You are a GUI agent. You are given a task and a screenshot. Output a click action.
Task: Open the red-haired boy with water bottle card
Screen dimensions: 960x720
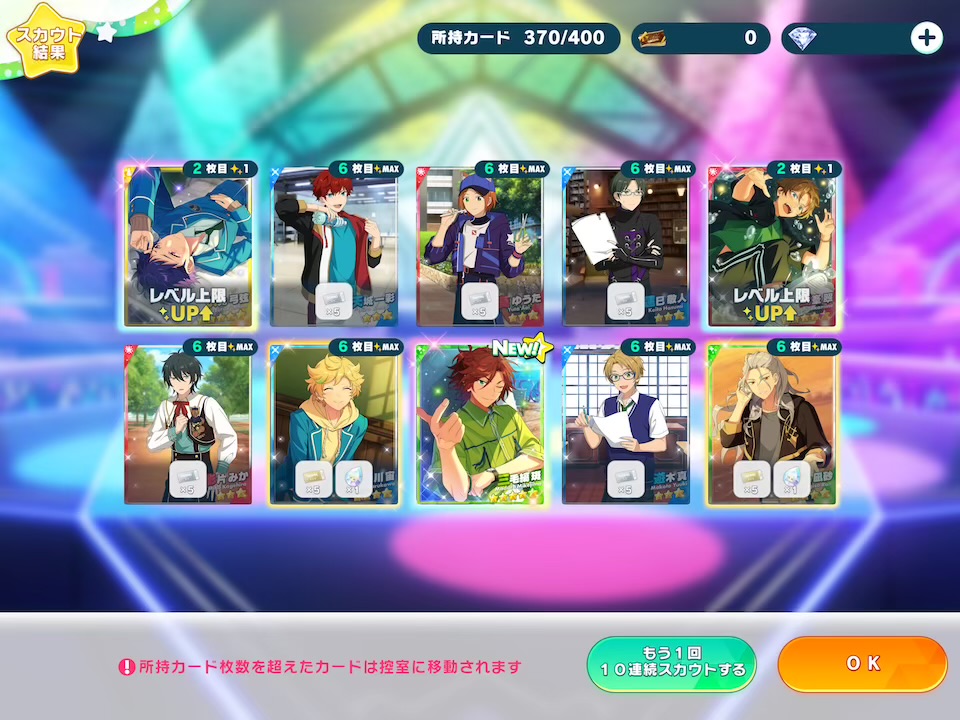tap(334, 247)
